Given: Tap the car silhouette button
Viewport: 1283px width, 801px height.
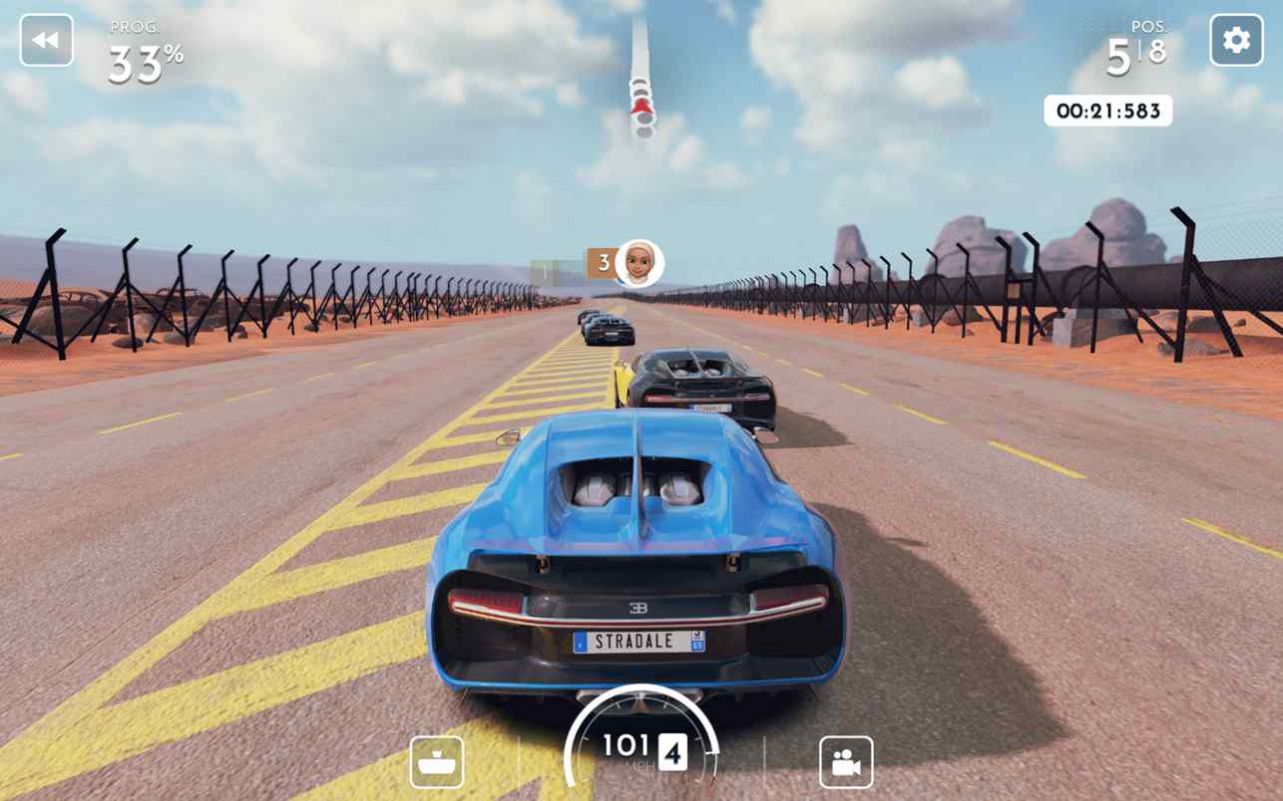Looking at the screenshot, I should click(x=437, y=762).
